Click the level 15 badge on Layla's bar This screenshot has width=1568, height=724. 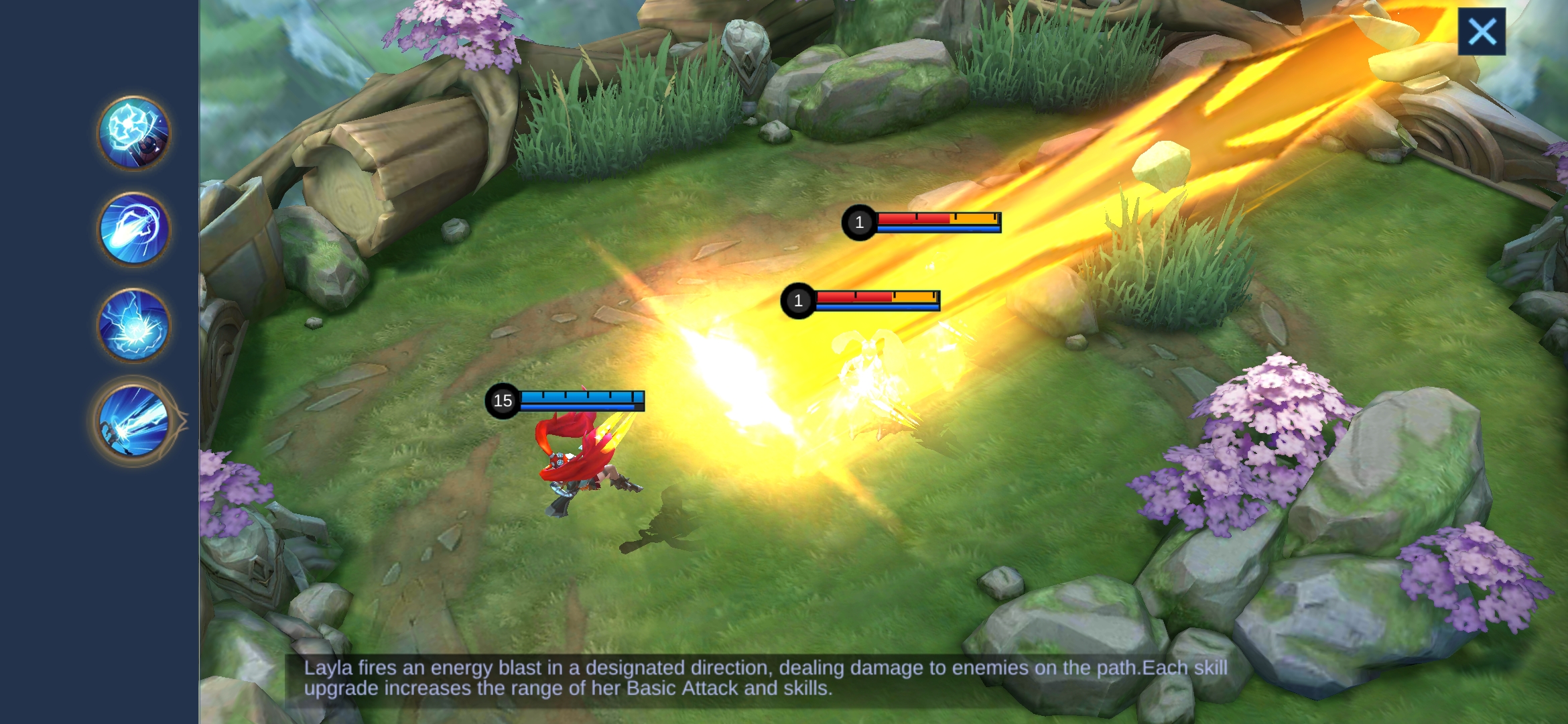click(503, 402)
